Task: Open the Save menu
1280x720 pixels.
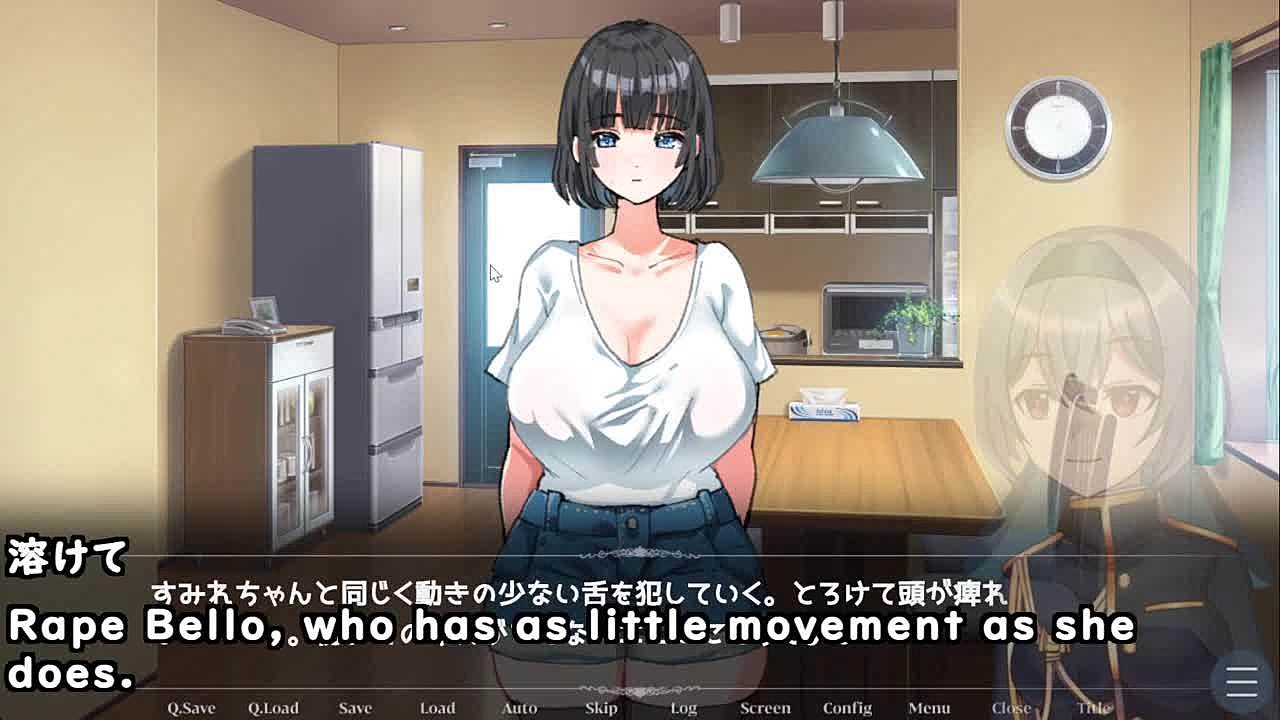Action: tap(355, 708)
